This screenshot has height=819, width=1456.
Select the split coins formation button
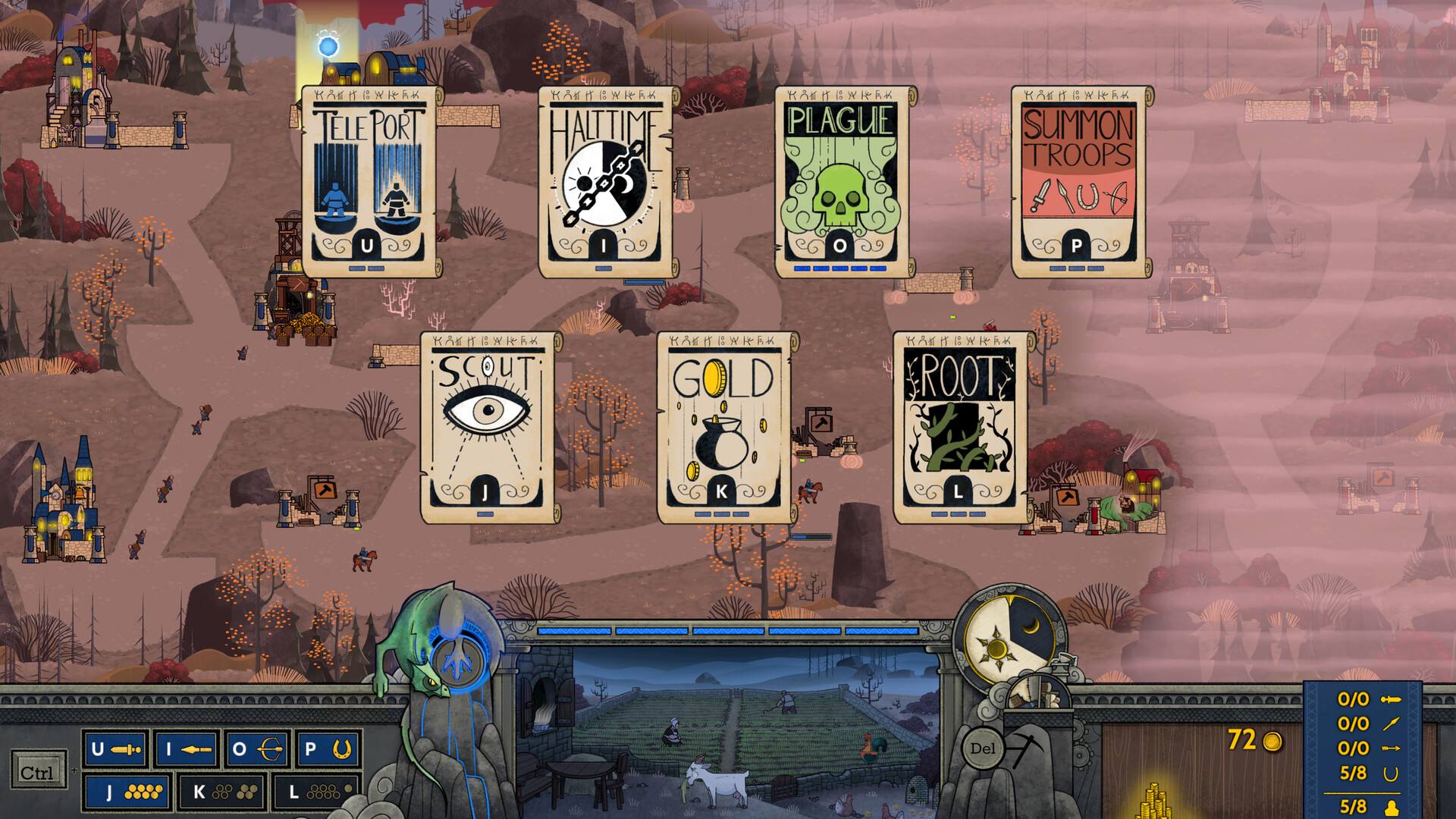pos(221,792)
